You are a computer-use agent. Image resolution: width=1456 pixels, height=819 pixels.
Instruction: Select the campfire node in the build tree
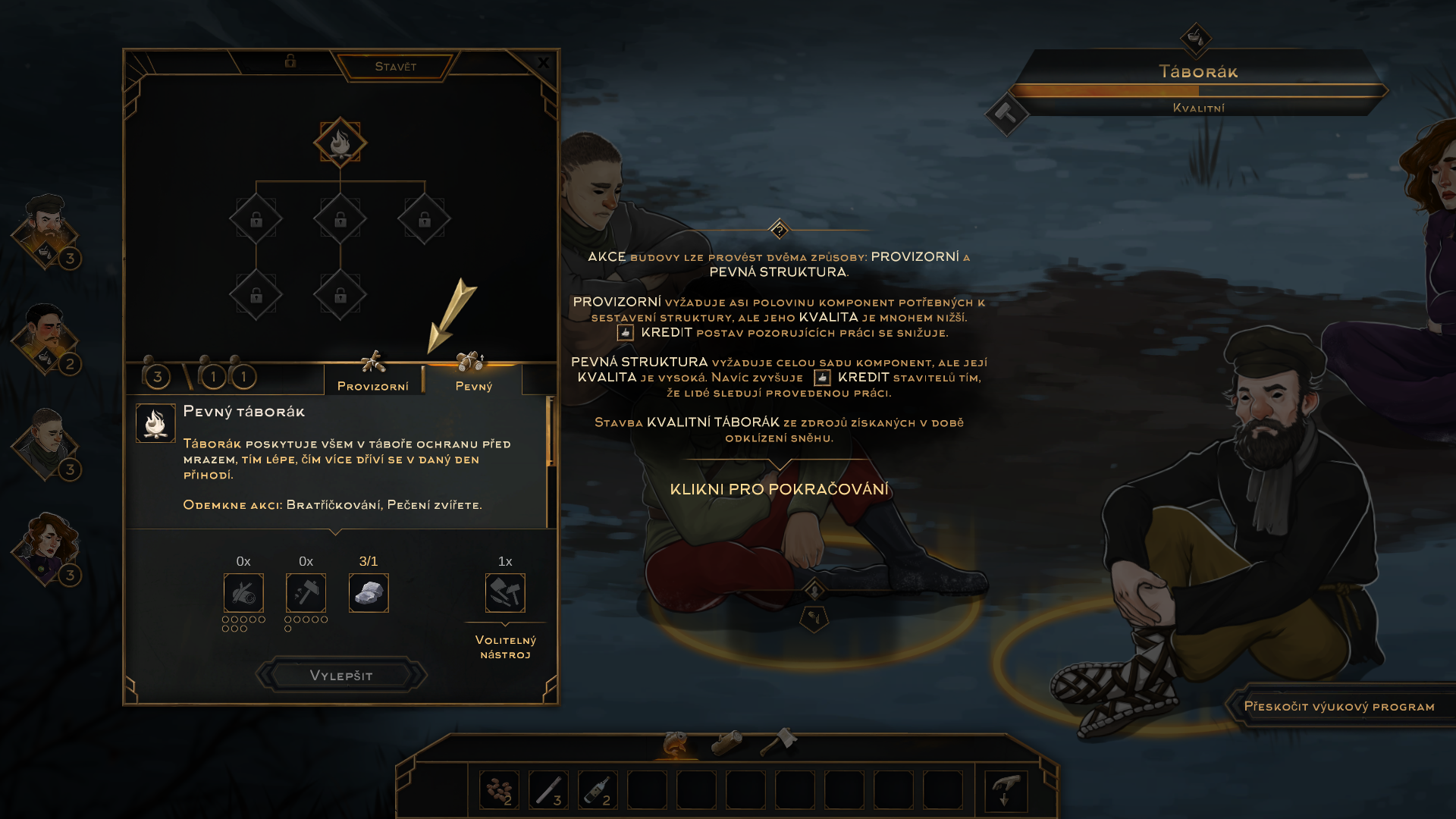[x=340, y=143]
